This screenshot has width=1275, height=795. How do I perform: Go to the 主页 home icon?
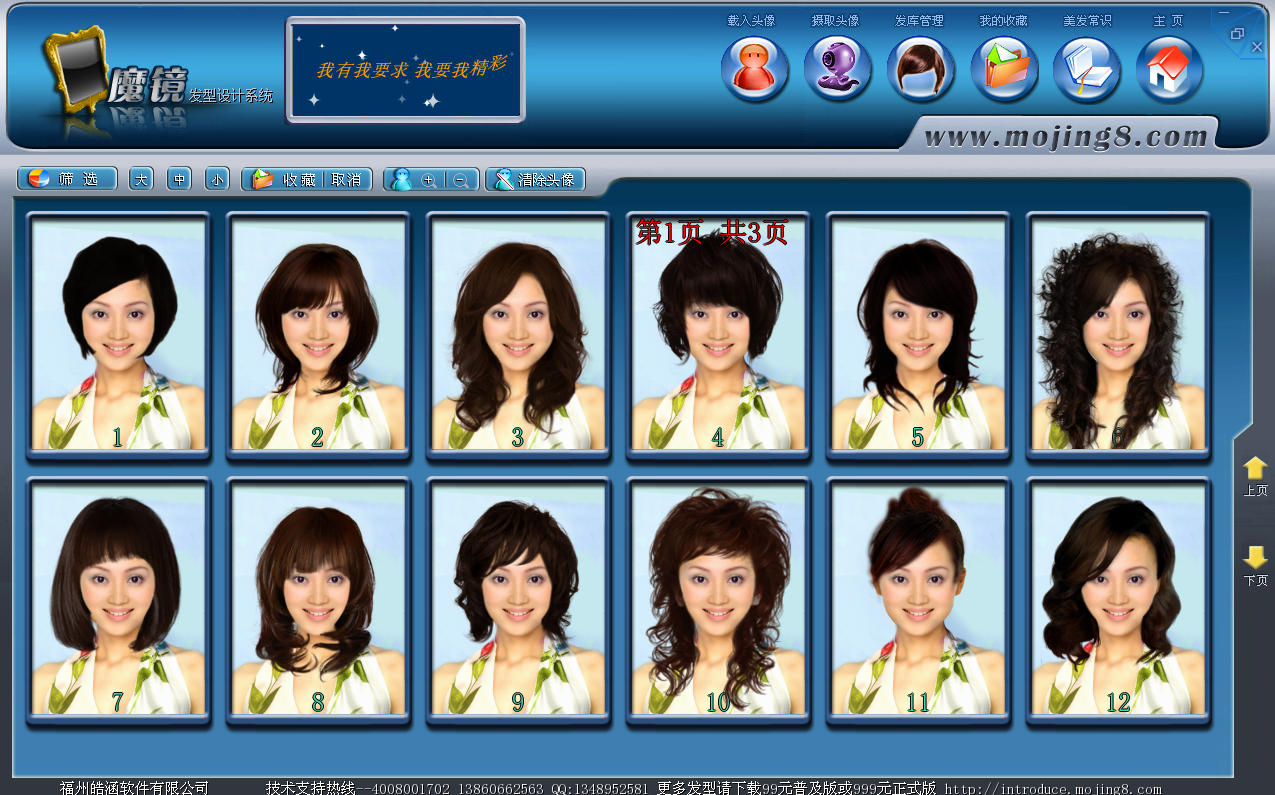[x=1169, y=69]
